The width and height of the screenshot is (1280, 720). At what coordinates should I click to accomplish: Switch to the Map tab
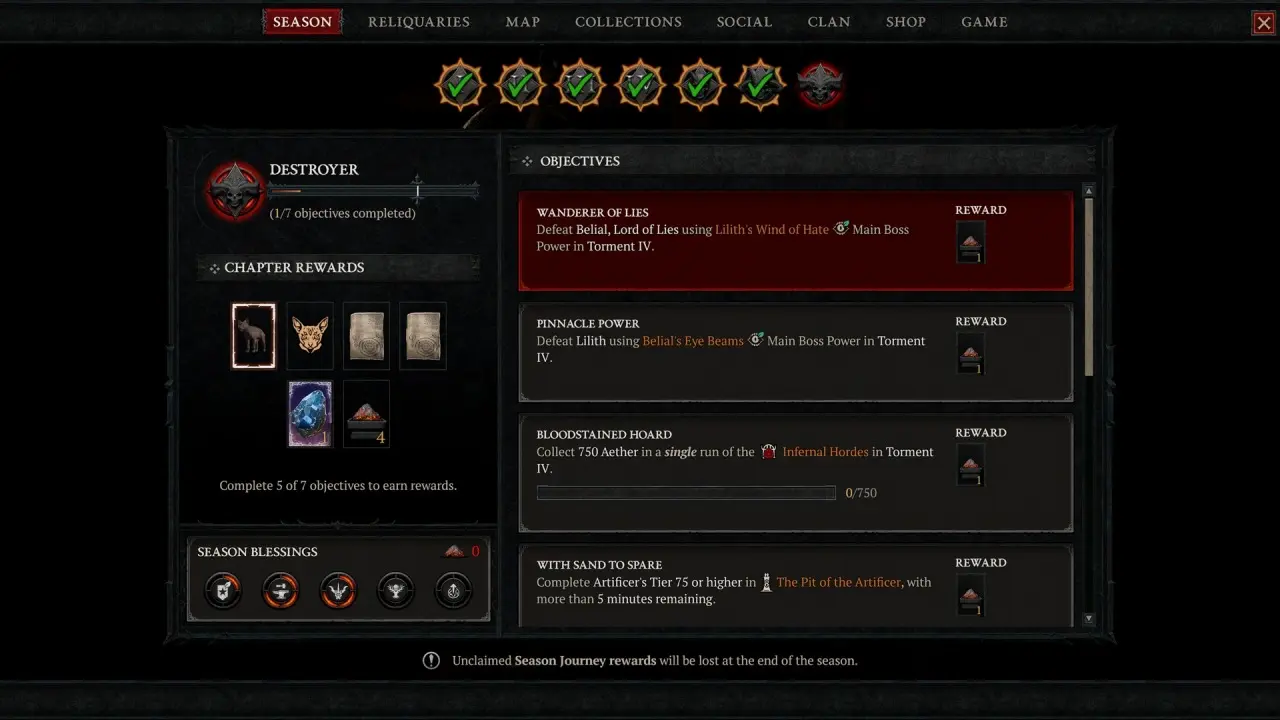(523, 22)
